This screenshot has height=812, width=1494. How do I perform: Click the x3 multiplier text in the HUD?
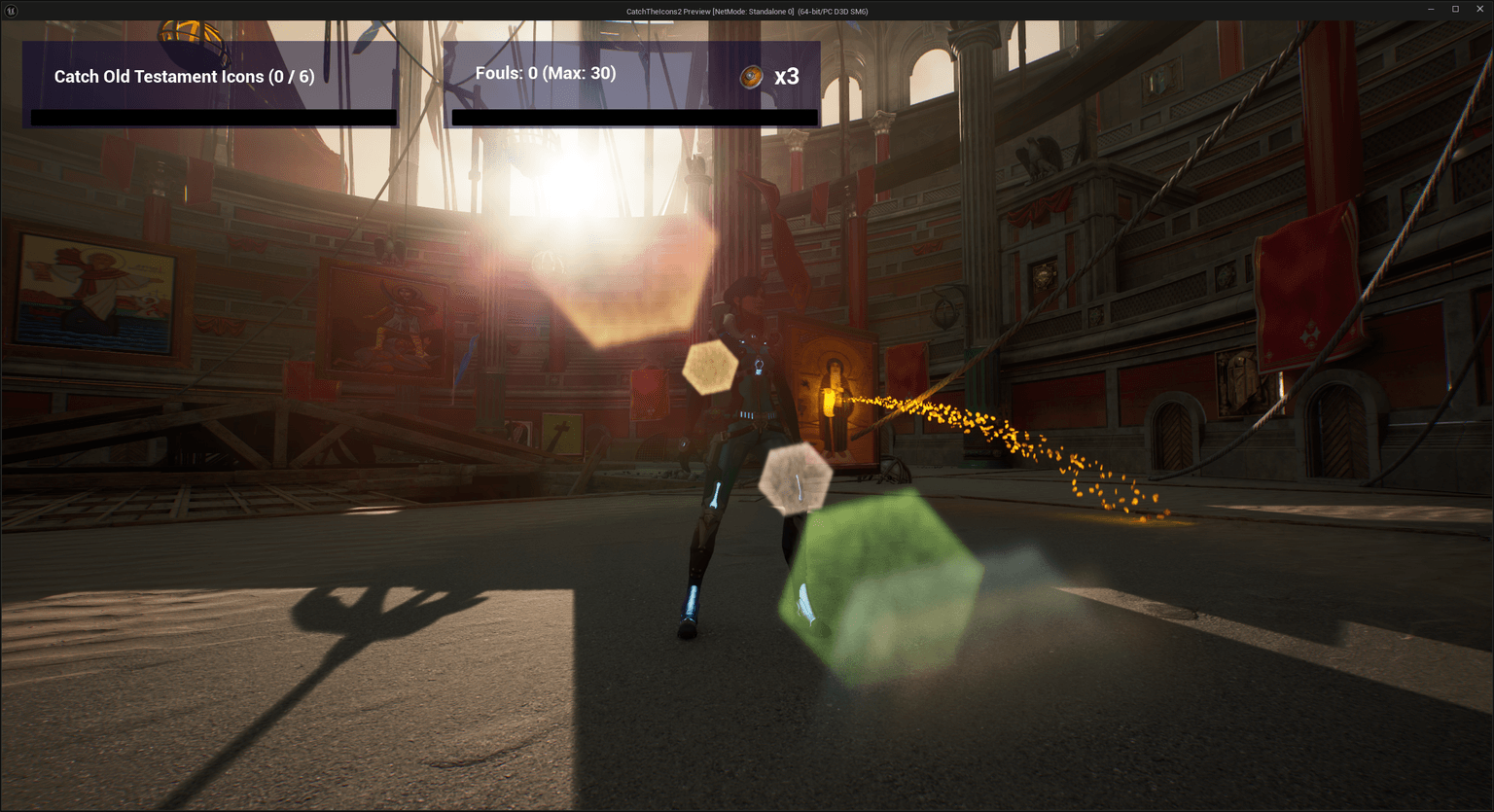click(x=786, y=77)
